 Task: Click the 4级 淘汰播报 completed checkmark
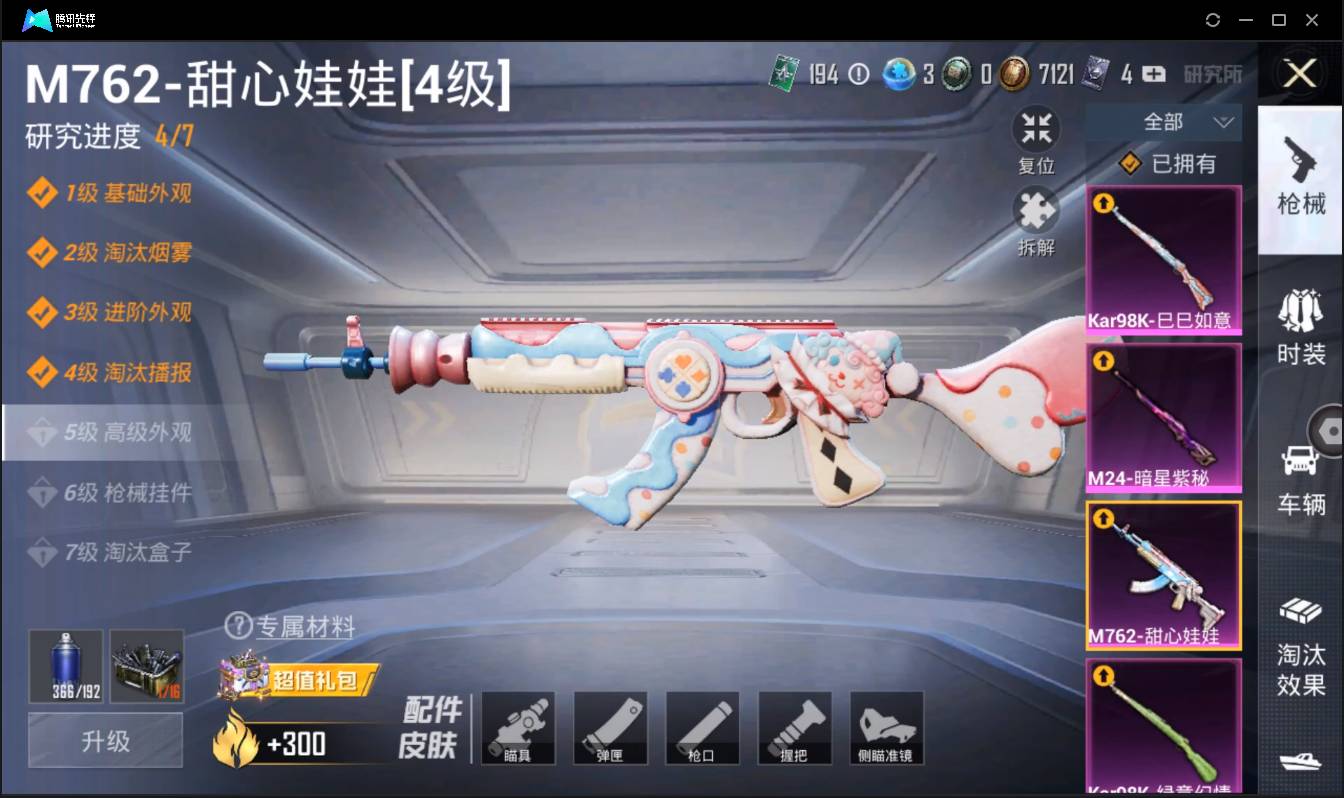click(45, 372)
